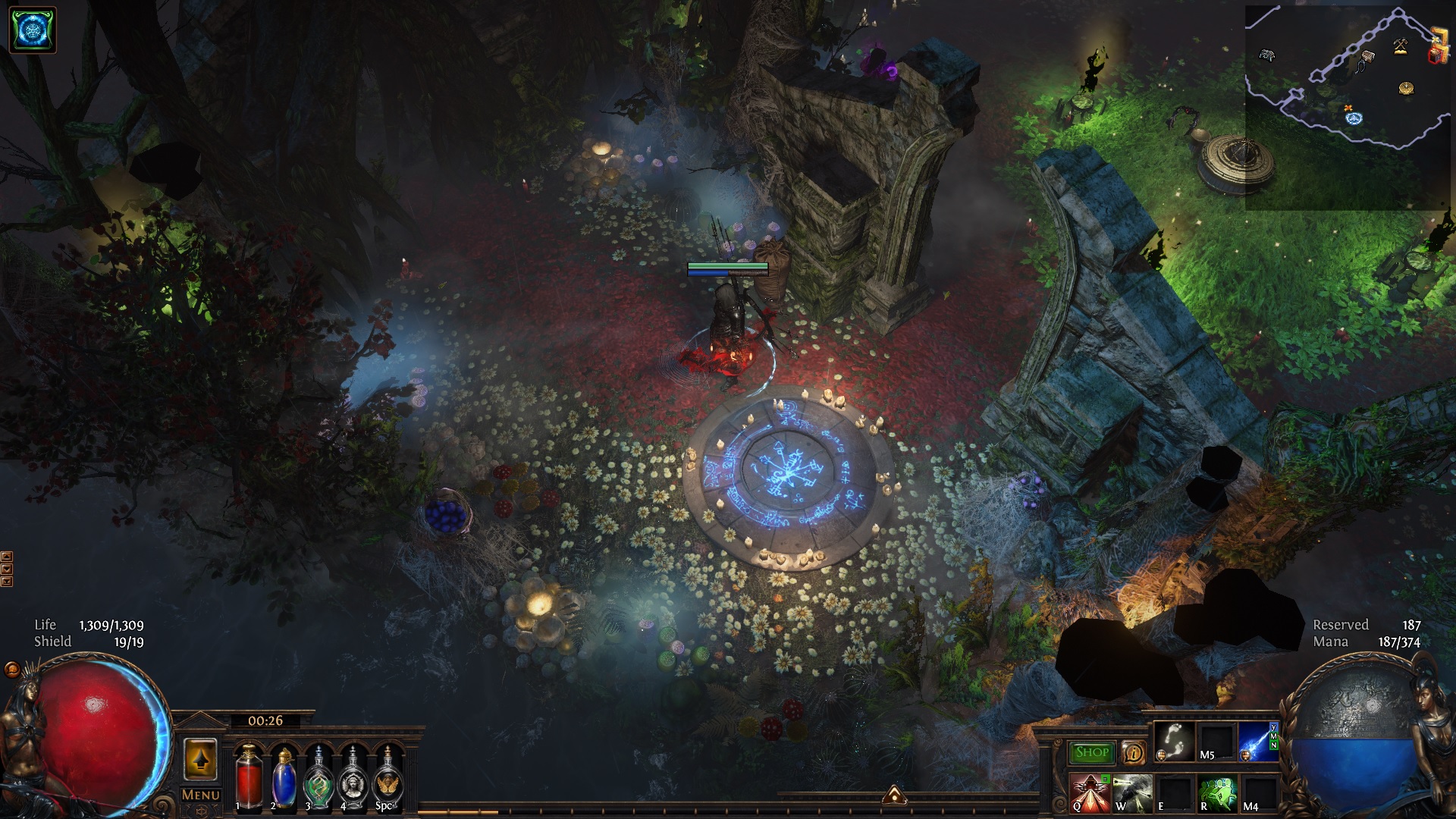This screenshot has width=1456, height=819.
Task: Select the golden disc marker on minimap
Action: point(1406,88)
